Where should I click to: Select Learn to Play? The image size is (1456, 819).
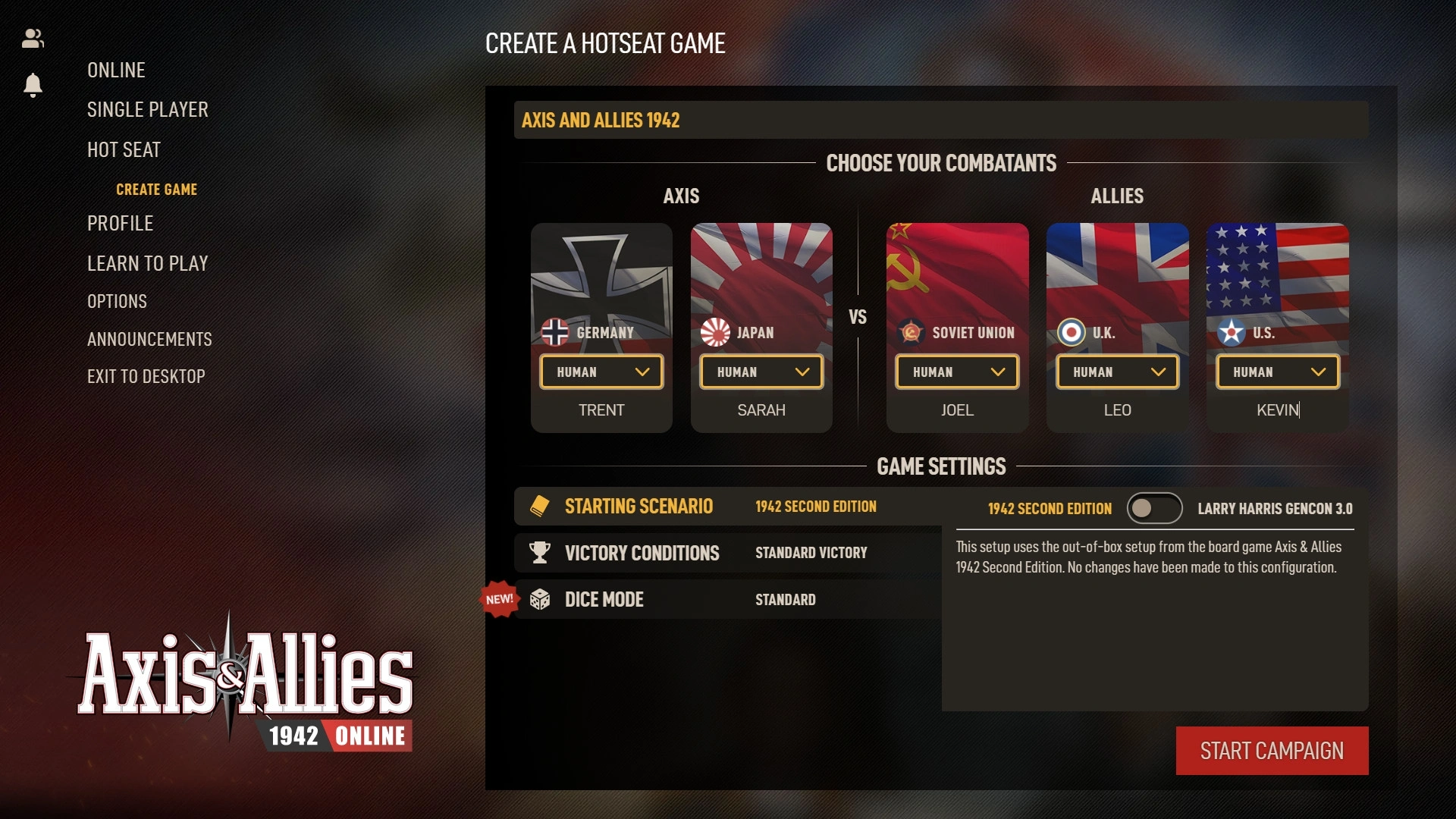click(x=147, y=263)
